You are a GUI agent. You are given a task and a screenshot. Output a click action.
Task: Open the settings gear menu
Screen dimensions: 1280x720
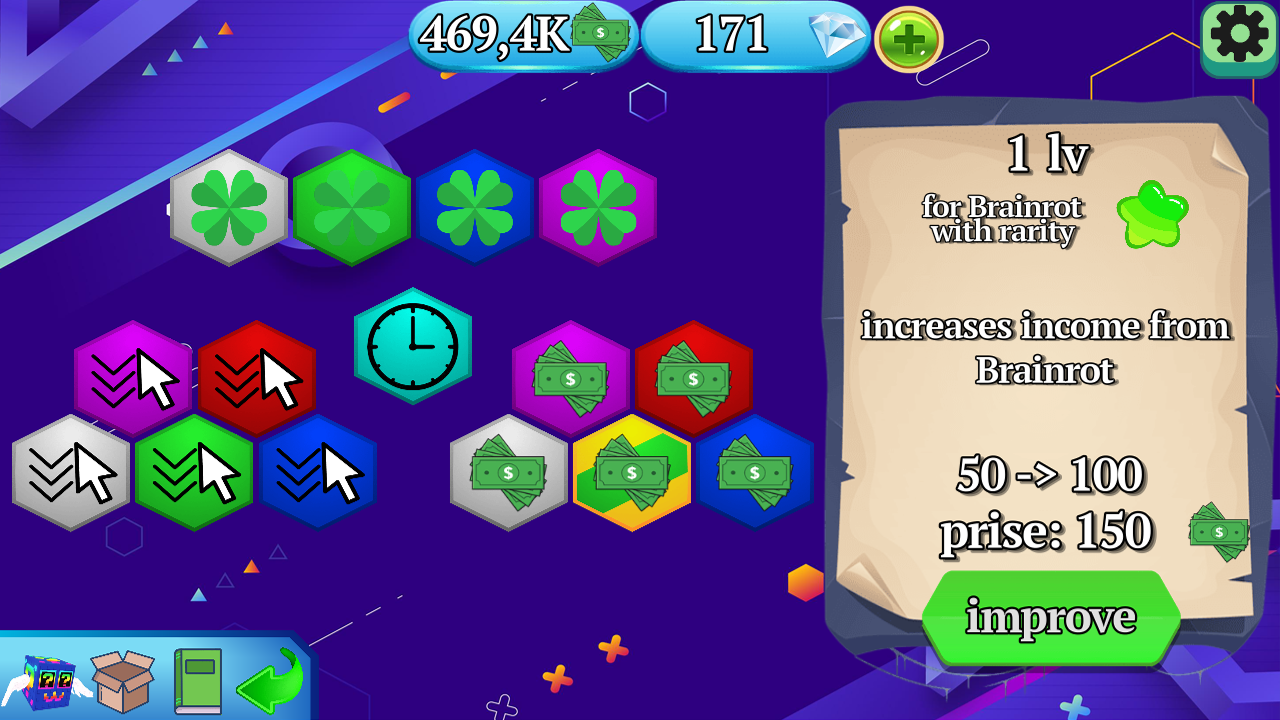1238,40
